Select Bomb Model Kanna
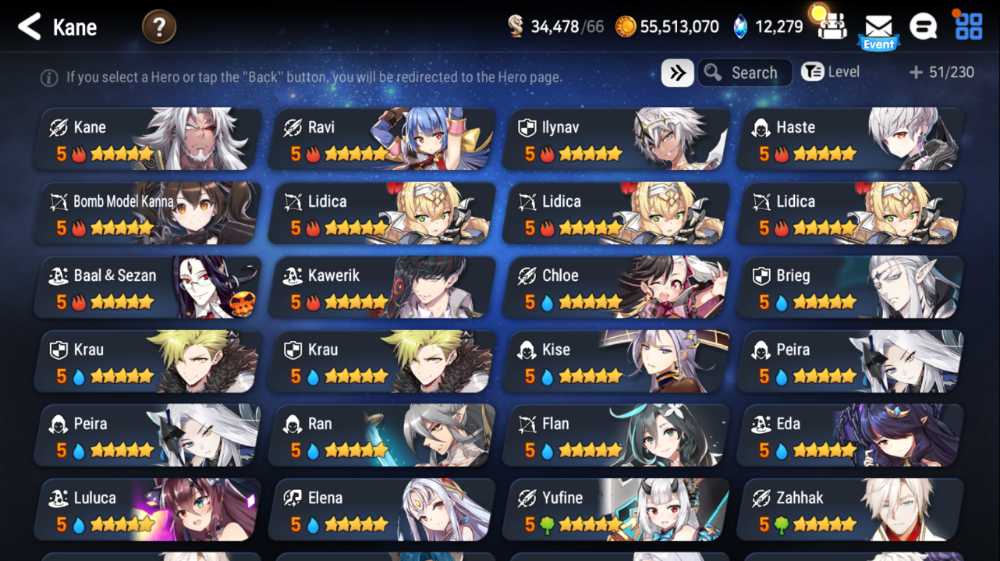 coord(149,214)
